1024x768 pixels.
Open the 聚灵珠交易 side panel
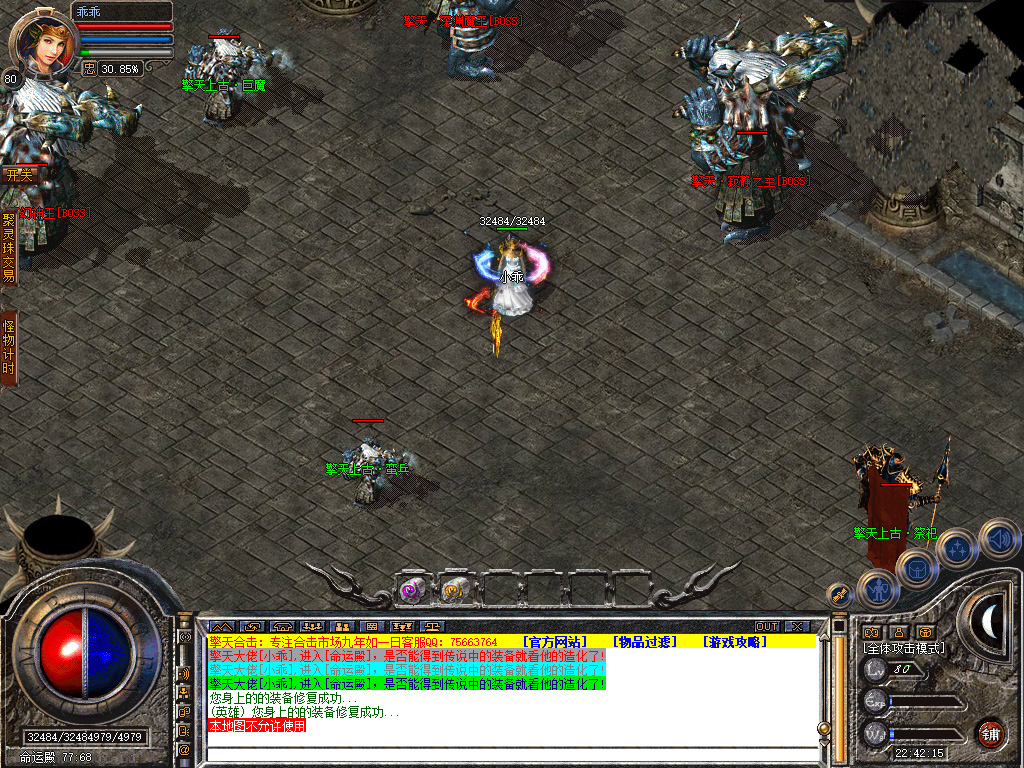(x=9, y=247)
